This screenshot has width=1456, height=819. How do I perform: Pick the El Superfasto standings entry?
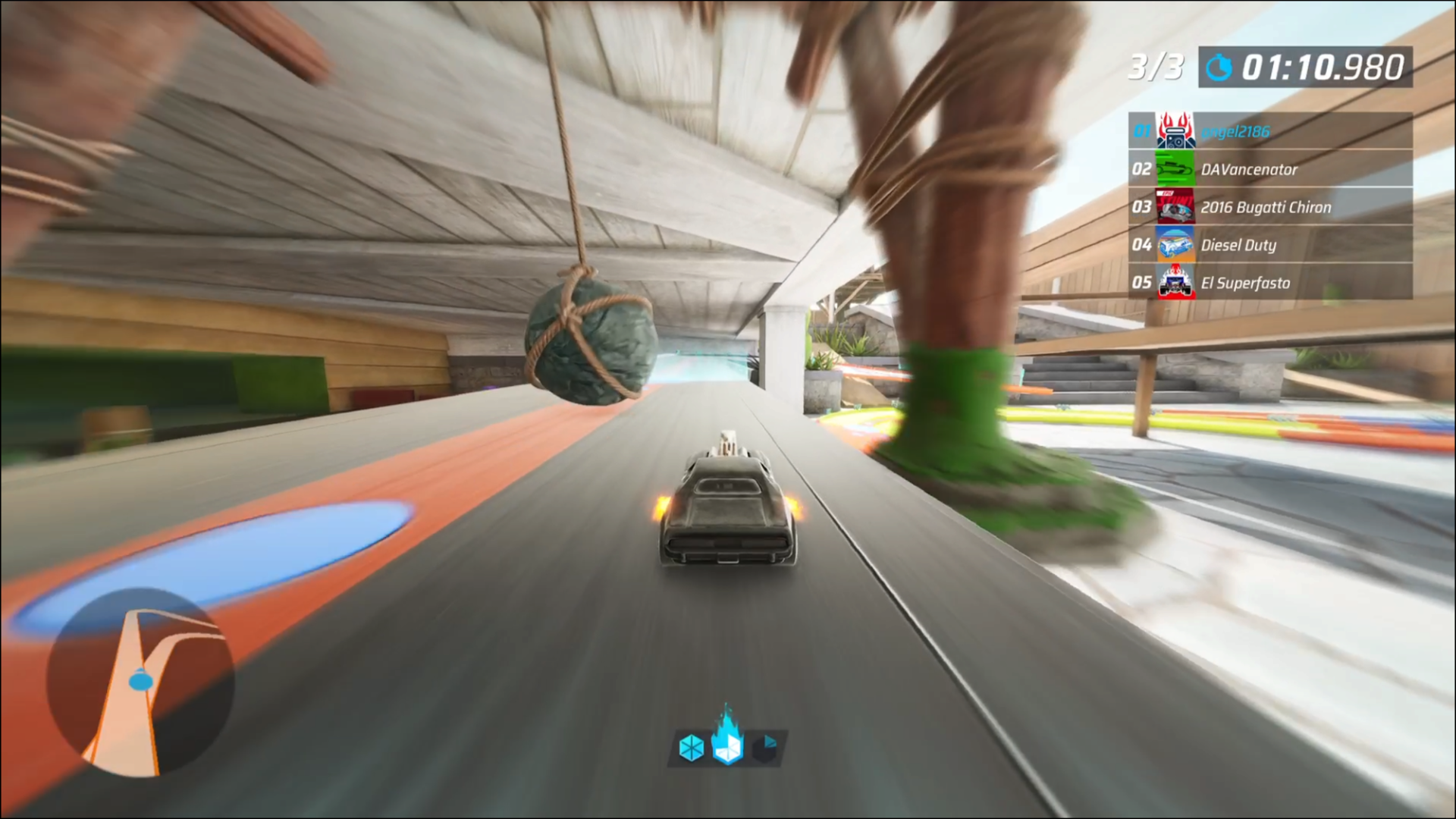1269,283
